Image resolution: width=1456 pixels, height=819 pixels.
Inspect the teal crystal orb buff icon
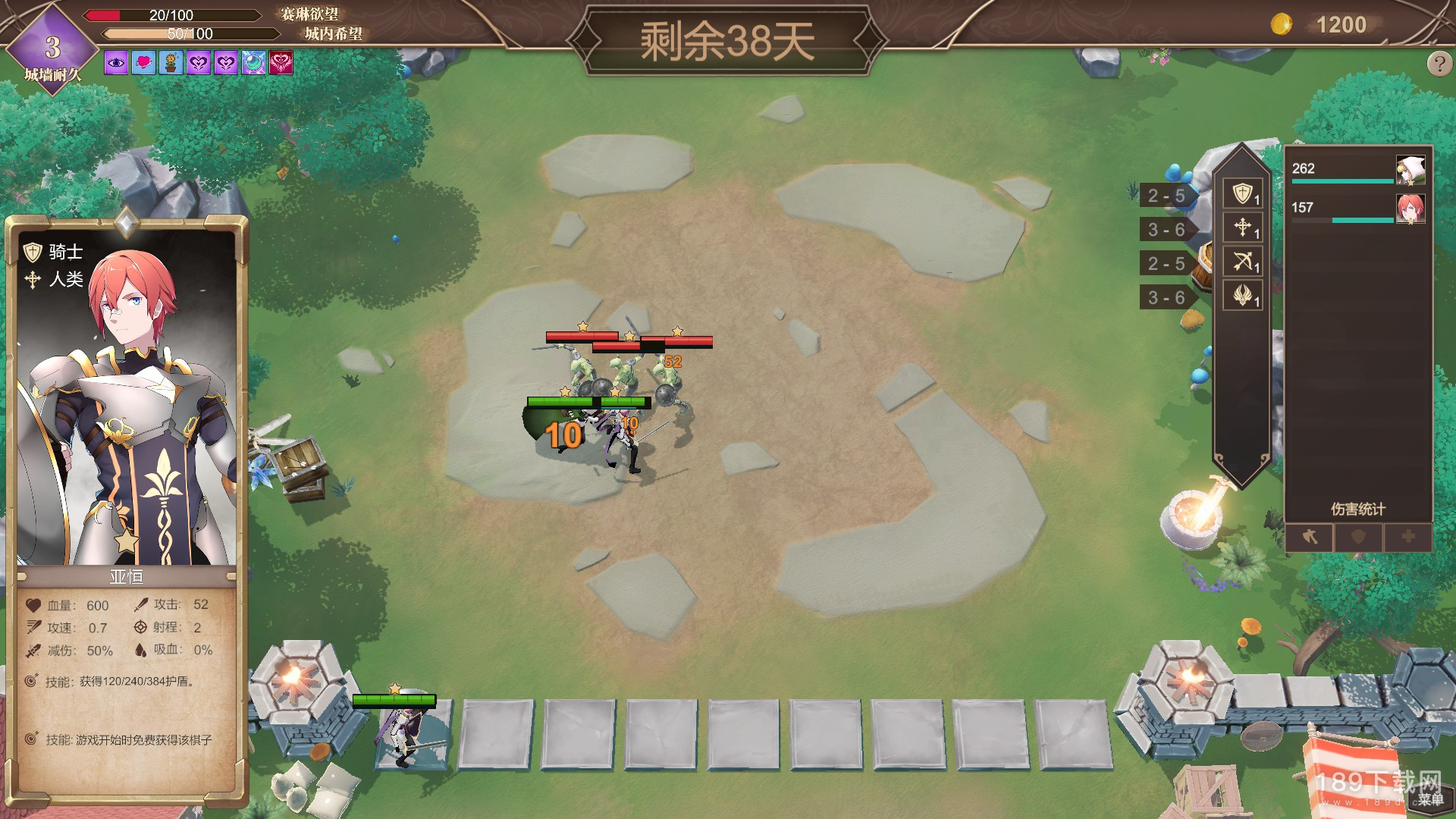coord(253,63)
